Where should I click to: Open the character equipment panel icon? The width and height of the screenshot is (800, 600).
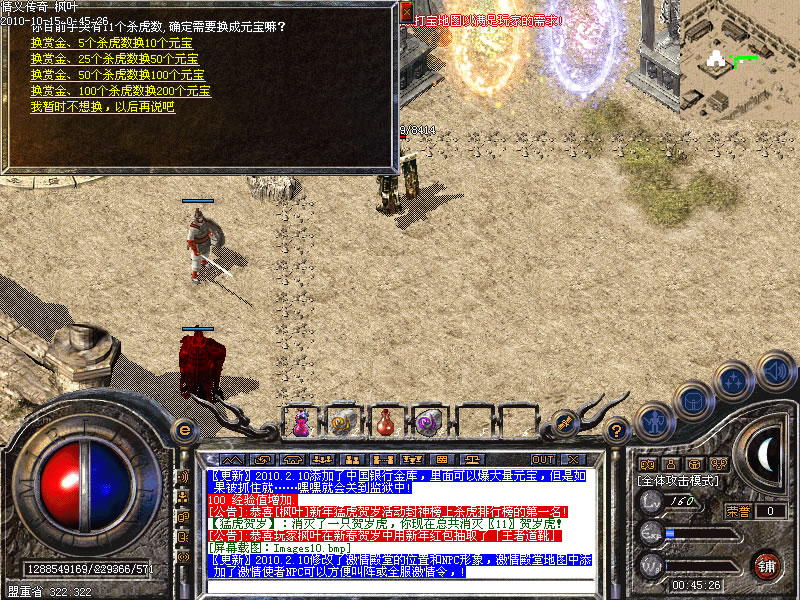(x=654, y=421)
